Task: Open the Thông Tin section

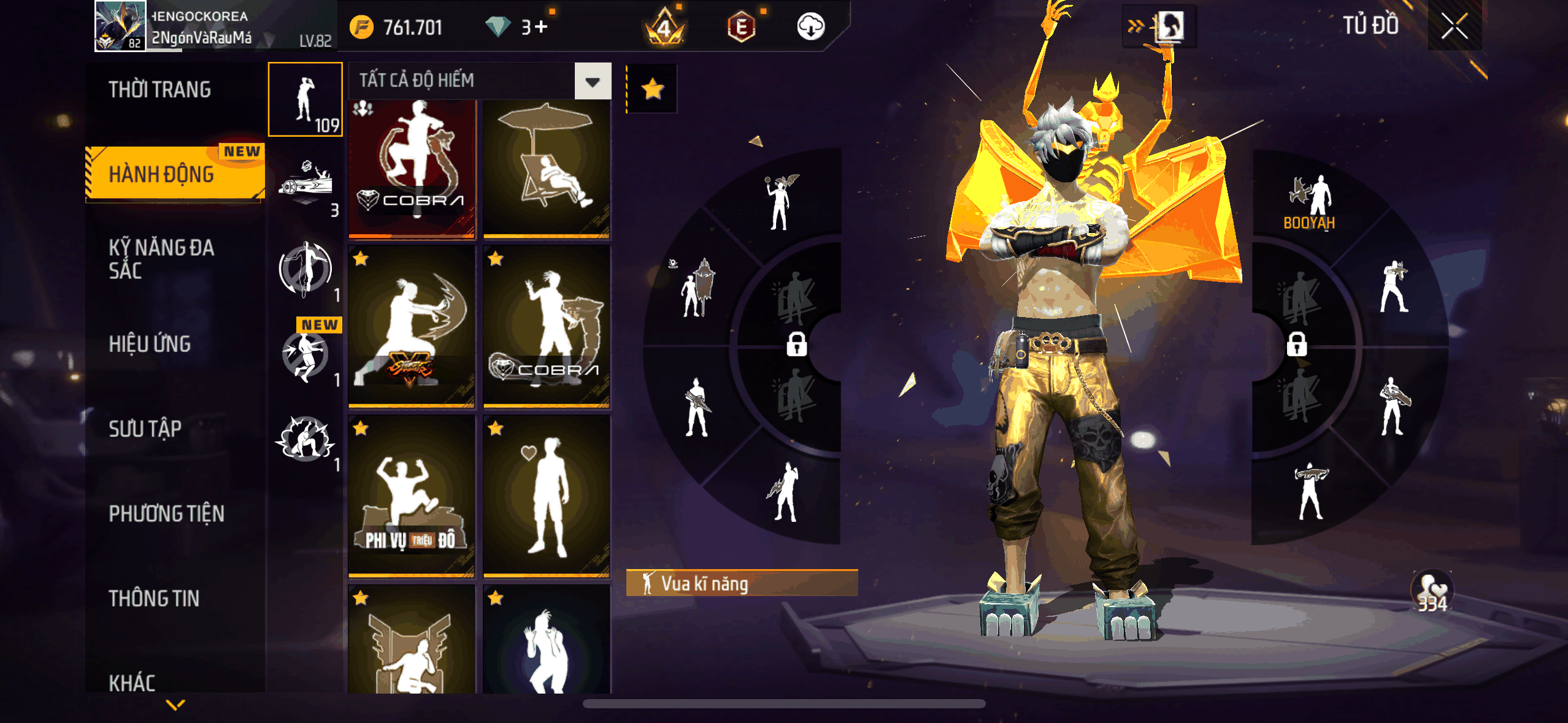Action: 154,599
